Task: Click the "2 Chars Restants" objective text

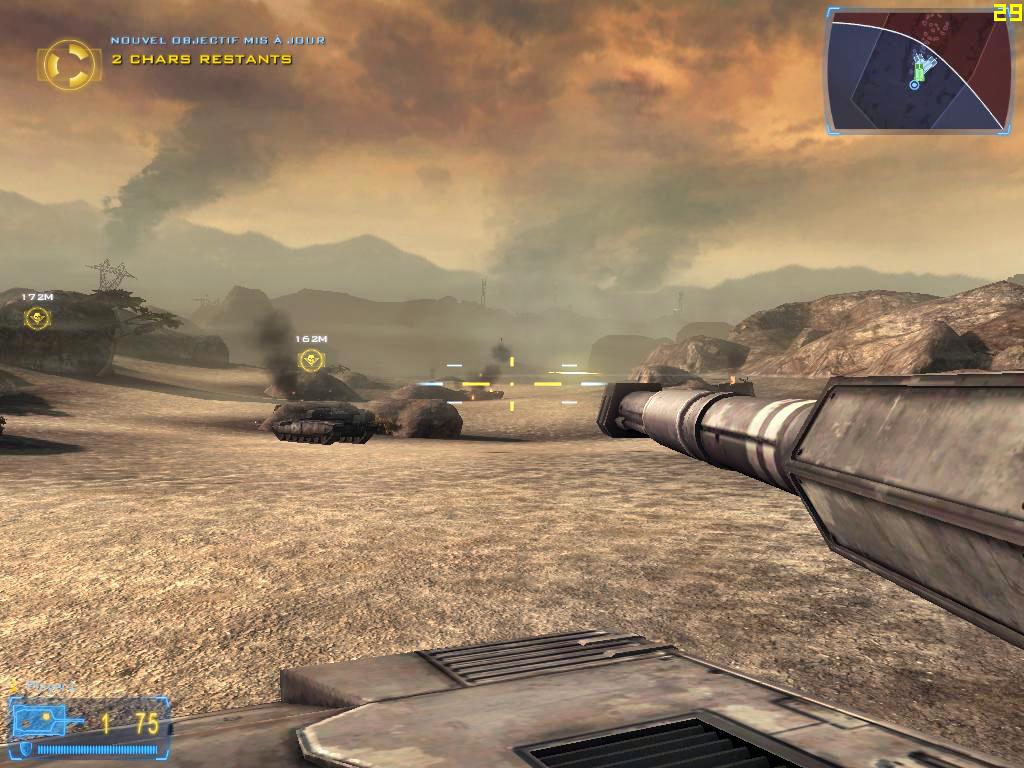Action: point(202,60)
